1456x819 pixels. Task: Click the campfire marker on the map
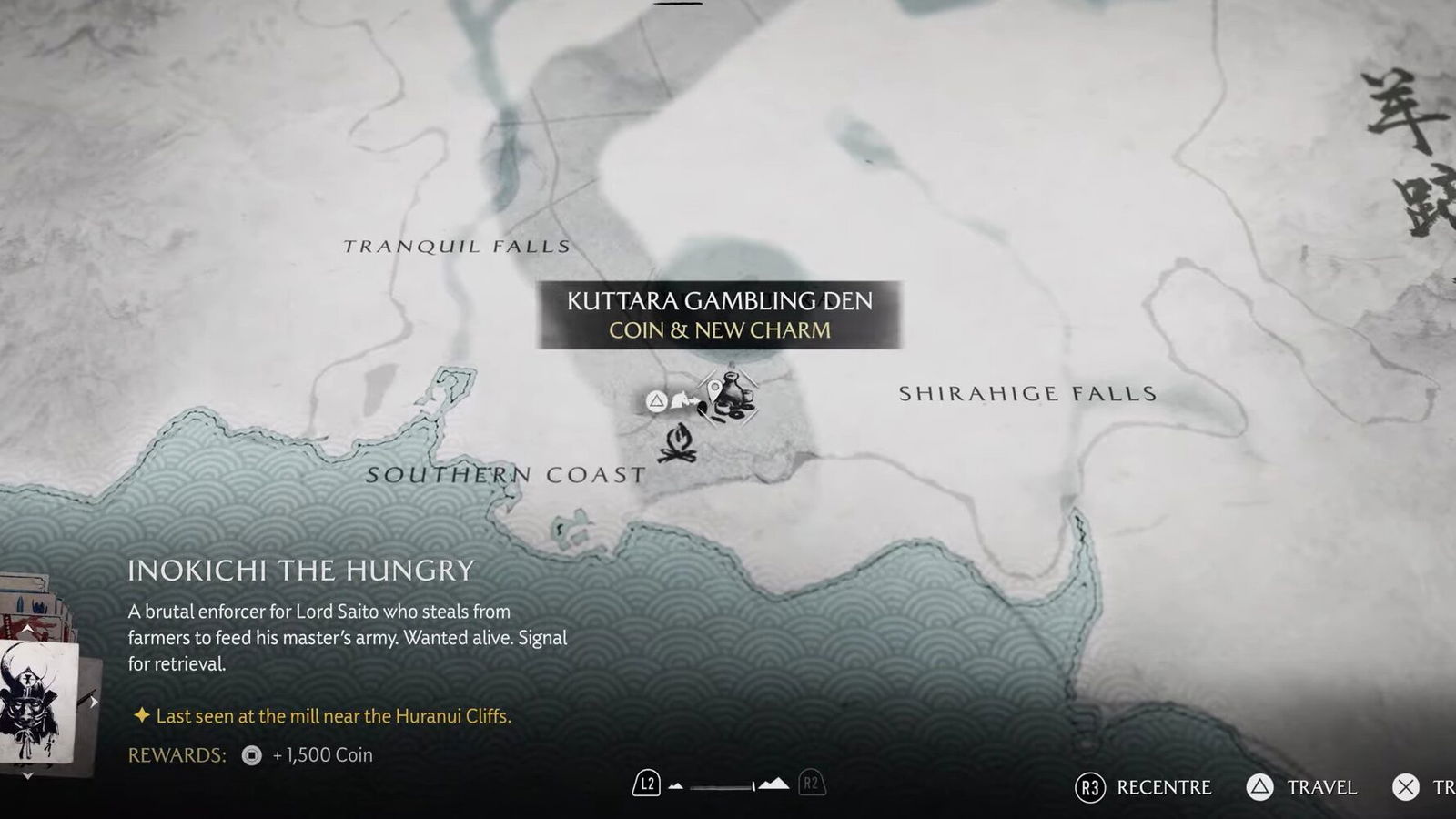pos(678,443)
